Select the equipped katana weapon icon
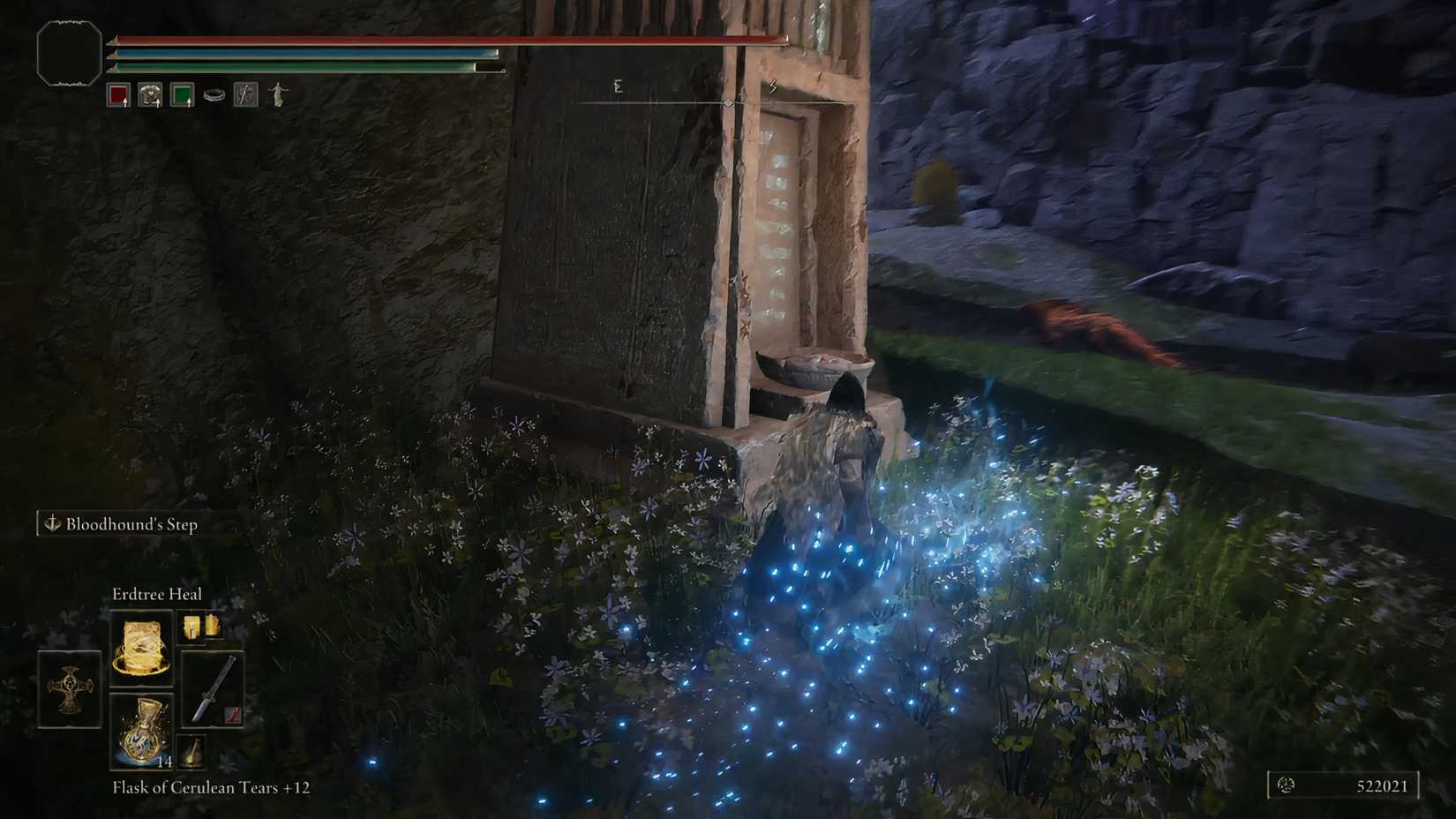 [x=214, y=688]
